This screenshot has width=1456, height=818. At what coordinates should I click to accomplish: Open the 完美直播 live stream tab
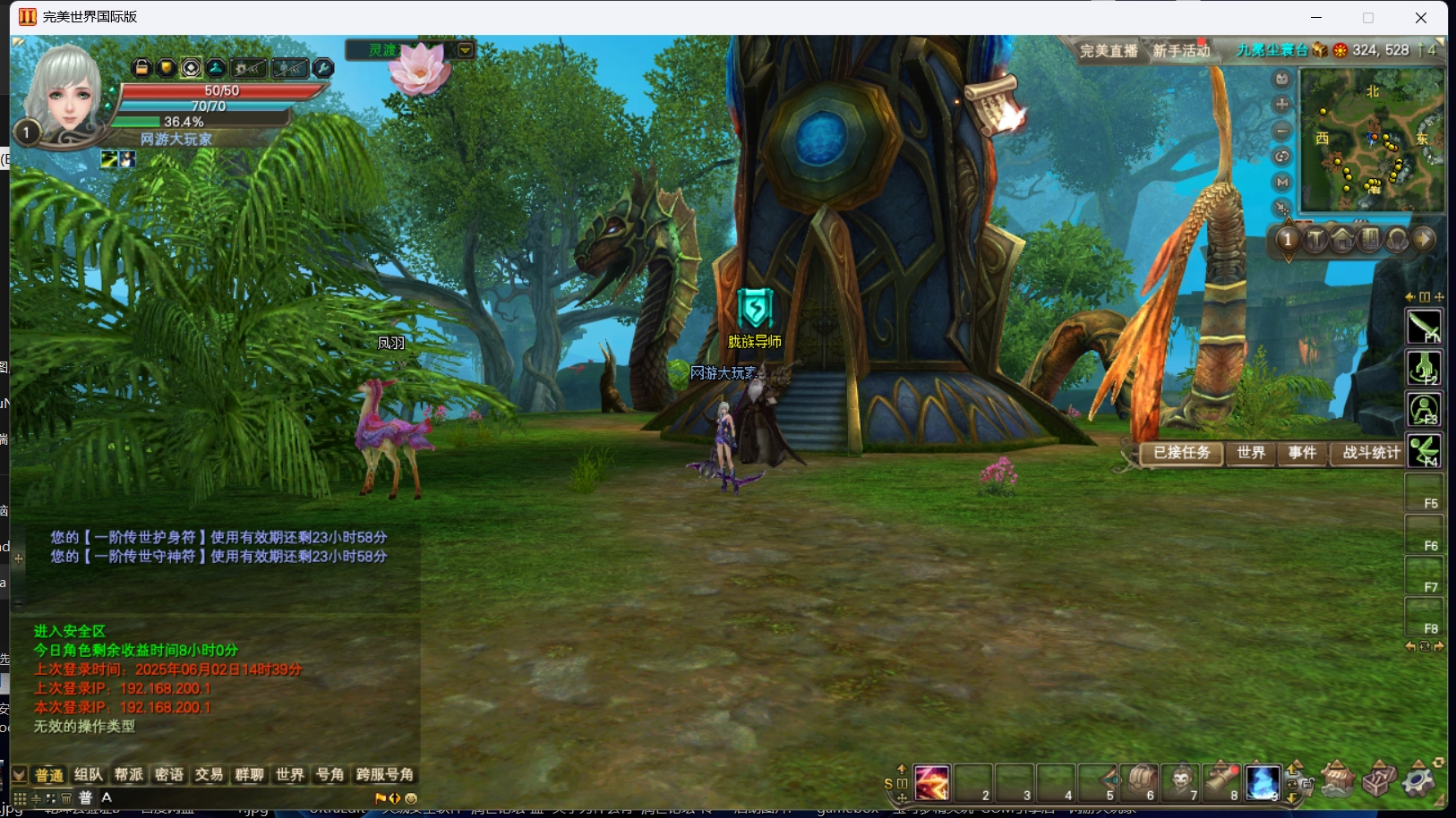point(1109,51)
